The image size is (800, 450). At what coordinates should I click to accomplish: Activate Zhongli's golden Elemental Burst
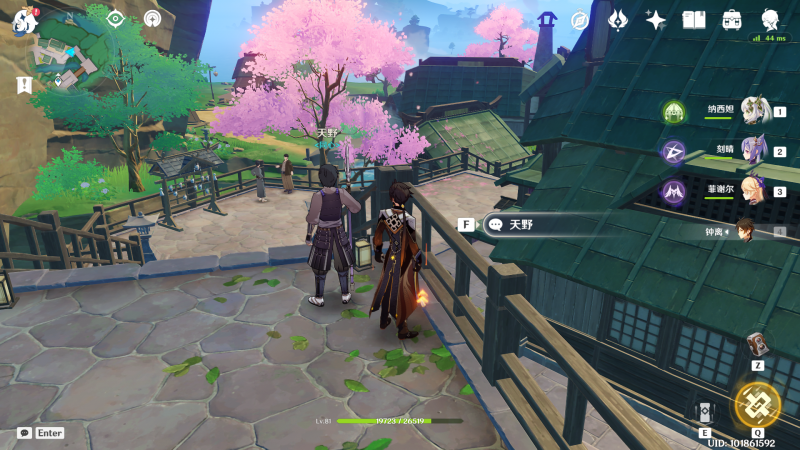pyautogui.click(x=757, y=403)
